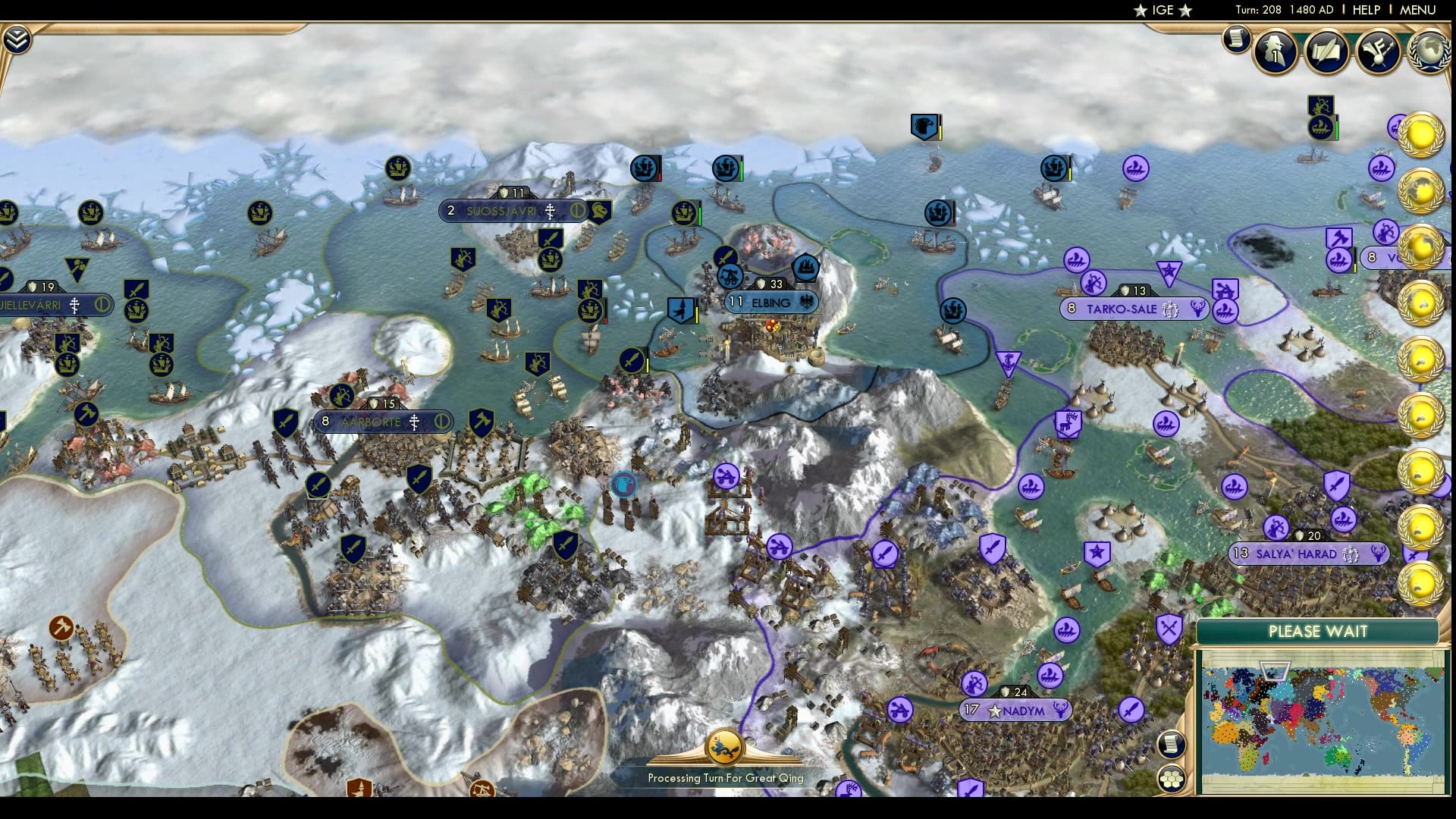The image size is (1456, 819).
Task: Open the notification log scroll icon top-right
Action: (x=1235, y=42)
